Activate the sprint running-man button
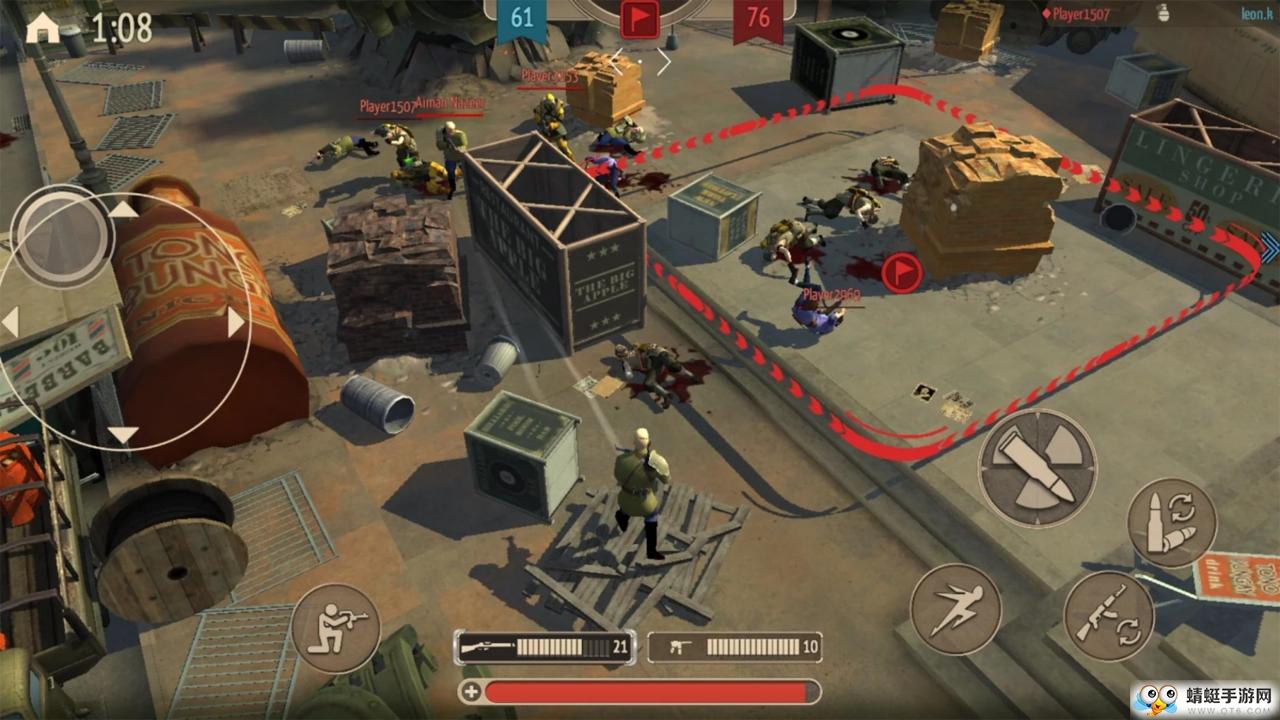 (955, 609)
